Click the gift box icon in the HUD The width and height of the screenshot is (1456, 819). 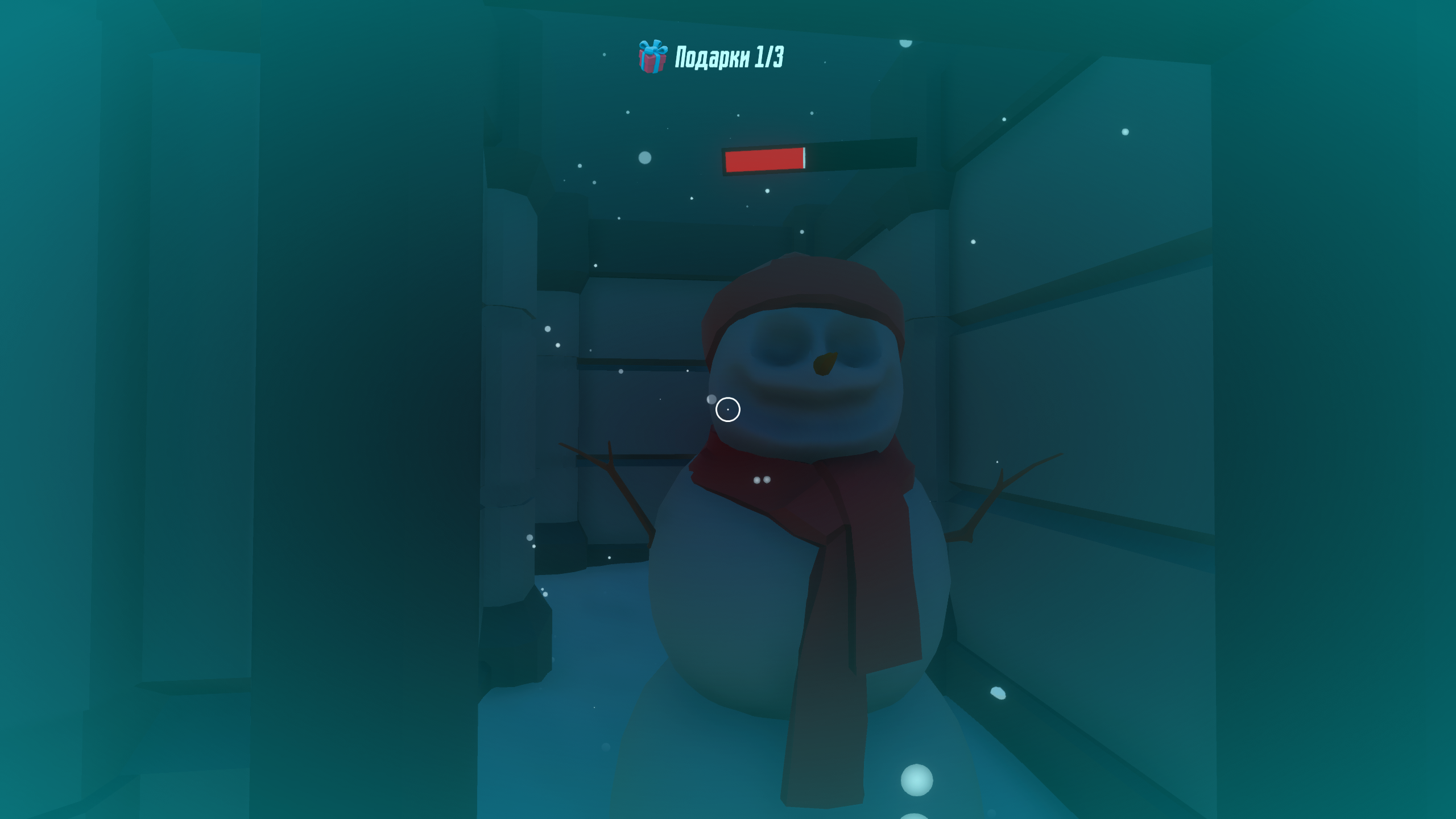tap(653, 57)
